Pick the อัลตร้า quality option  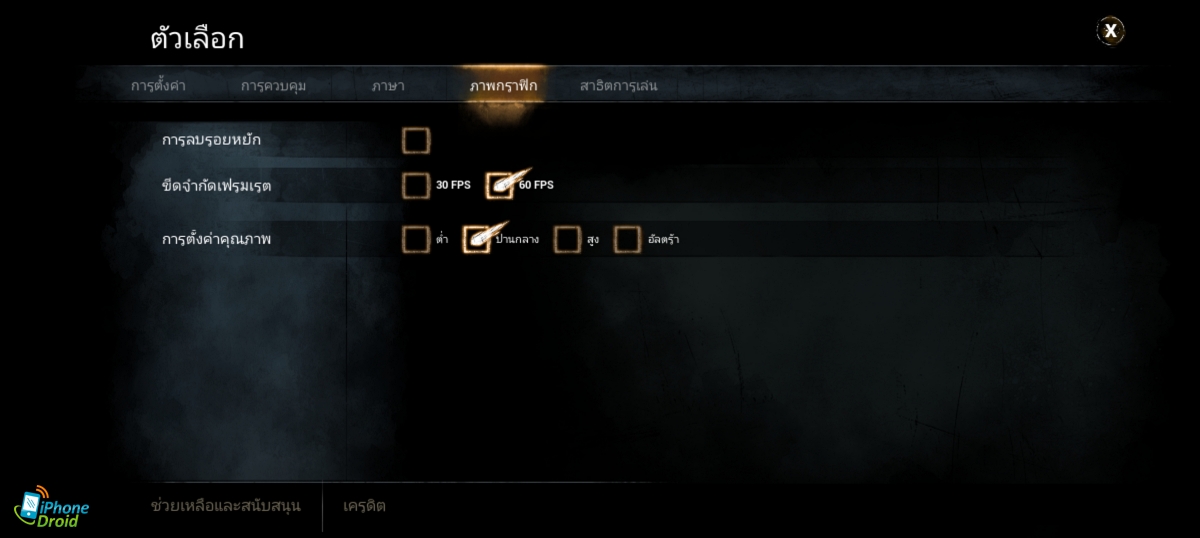pos(627,239)
